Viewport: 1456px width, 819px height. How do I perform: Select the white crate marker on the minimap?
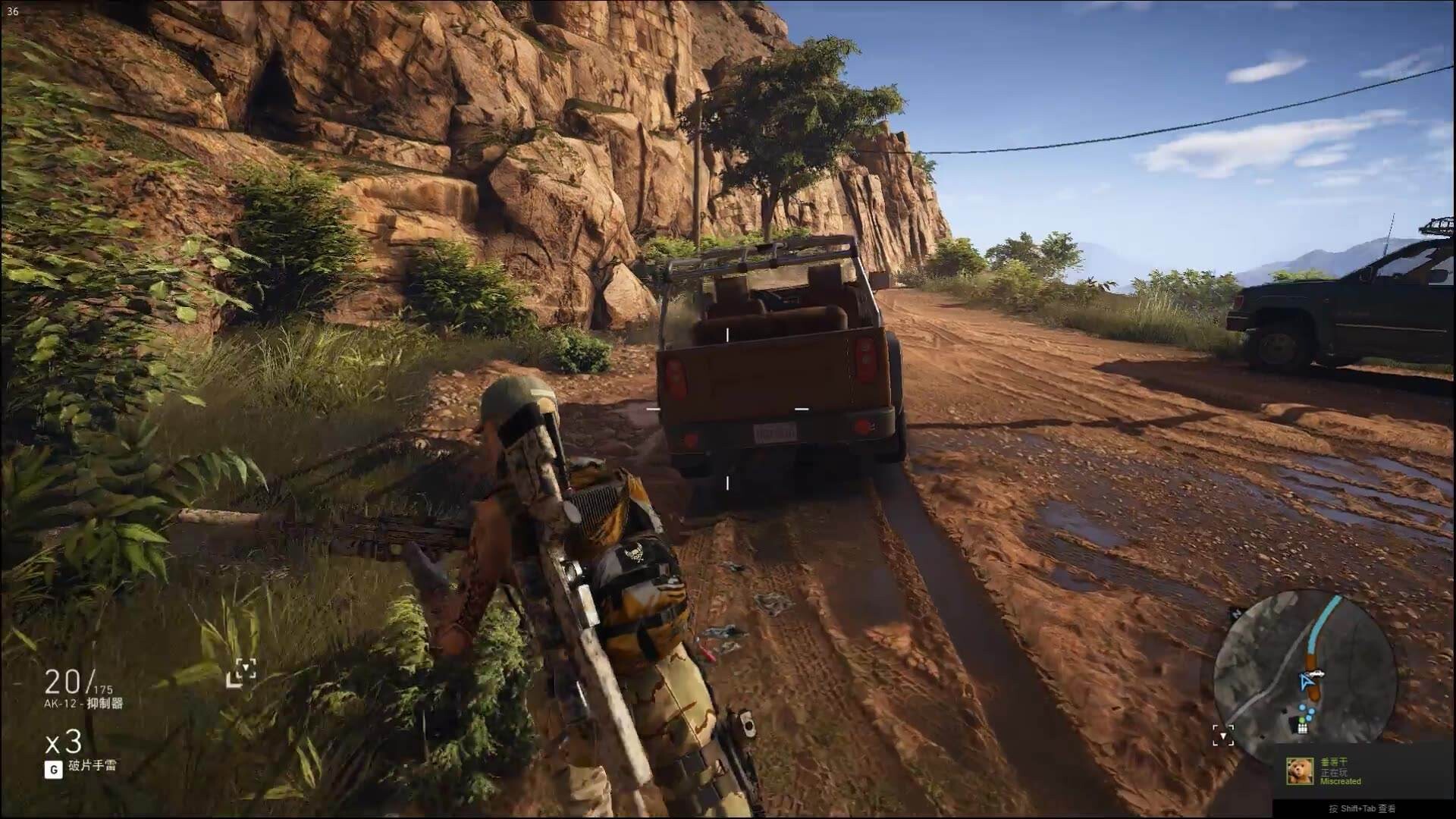(x=1302, y=728)
